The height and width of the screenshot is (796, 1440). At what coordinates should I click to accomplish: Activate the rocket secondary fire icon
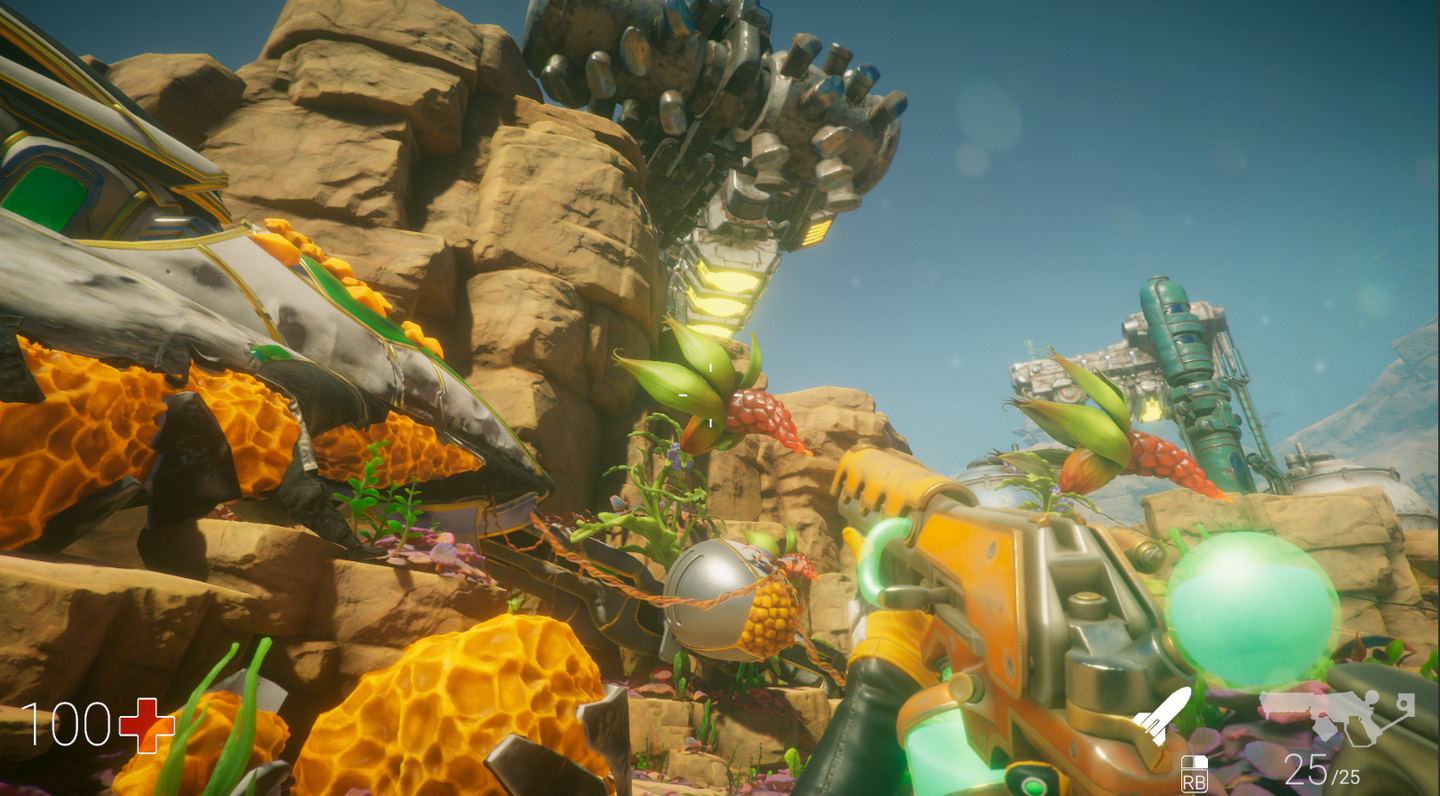(x=1161, y=714)
